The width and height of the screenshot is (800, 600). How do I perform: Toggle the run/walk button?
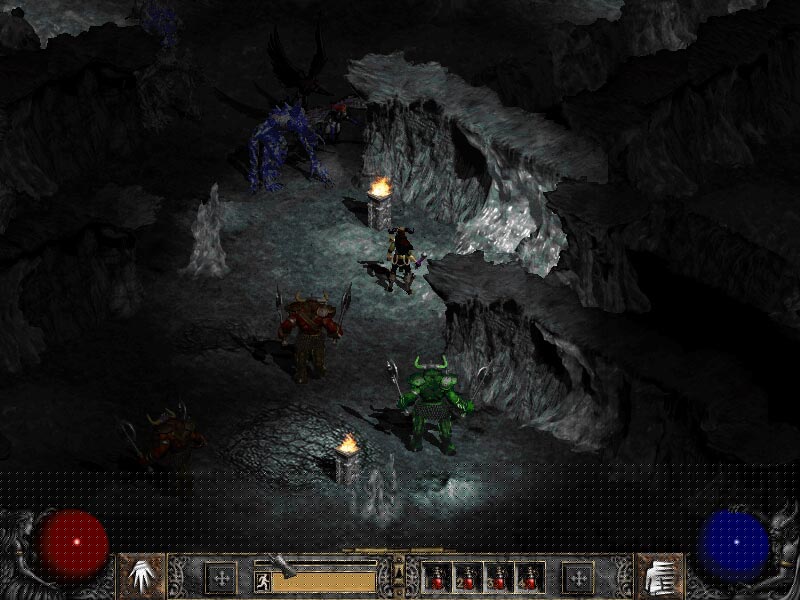coord(261,579)
